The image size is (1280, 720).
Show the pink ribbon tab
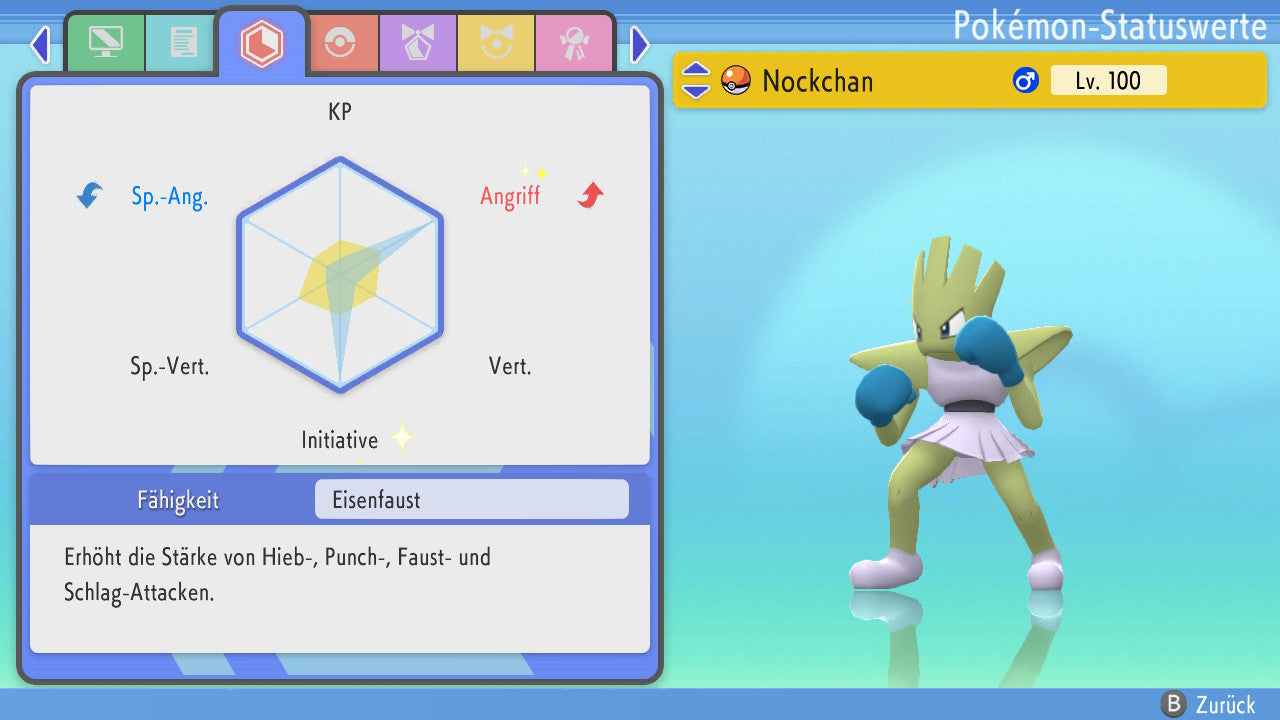point(573,43)
